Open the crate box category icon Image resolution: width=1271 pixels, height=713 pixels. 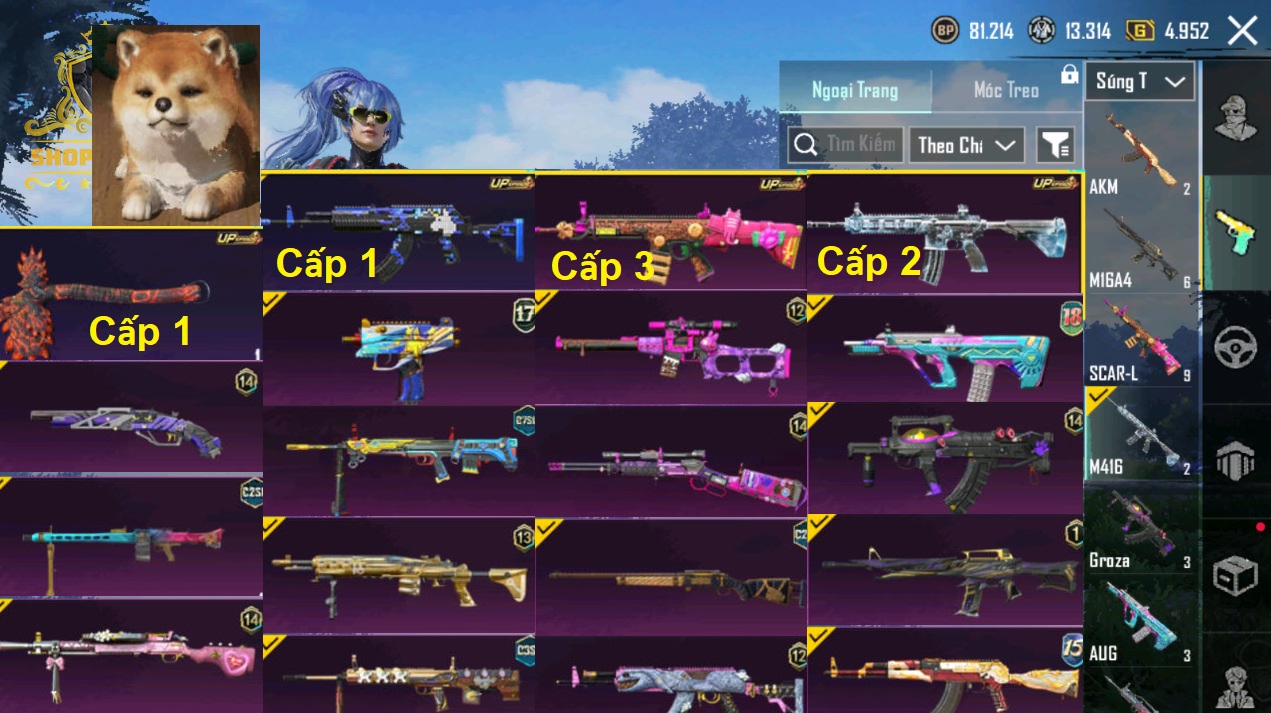tap(1236, 575)
